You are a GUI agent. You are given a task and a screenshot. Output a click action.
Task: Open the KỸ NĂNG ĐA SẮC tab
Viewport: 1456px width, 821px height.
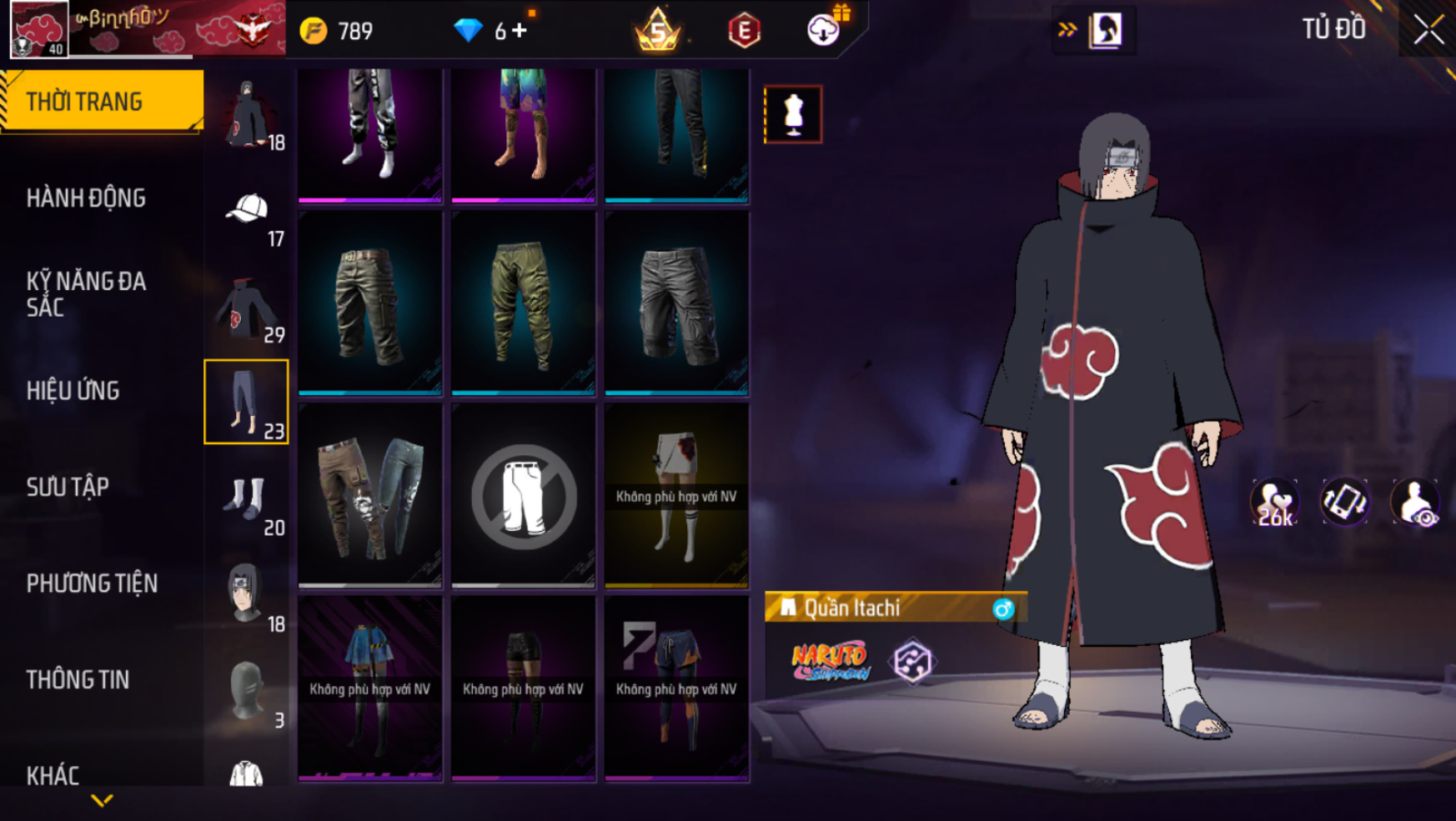point(87,294)
